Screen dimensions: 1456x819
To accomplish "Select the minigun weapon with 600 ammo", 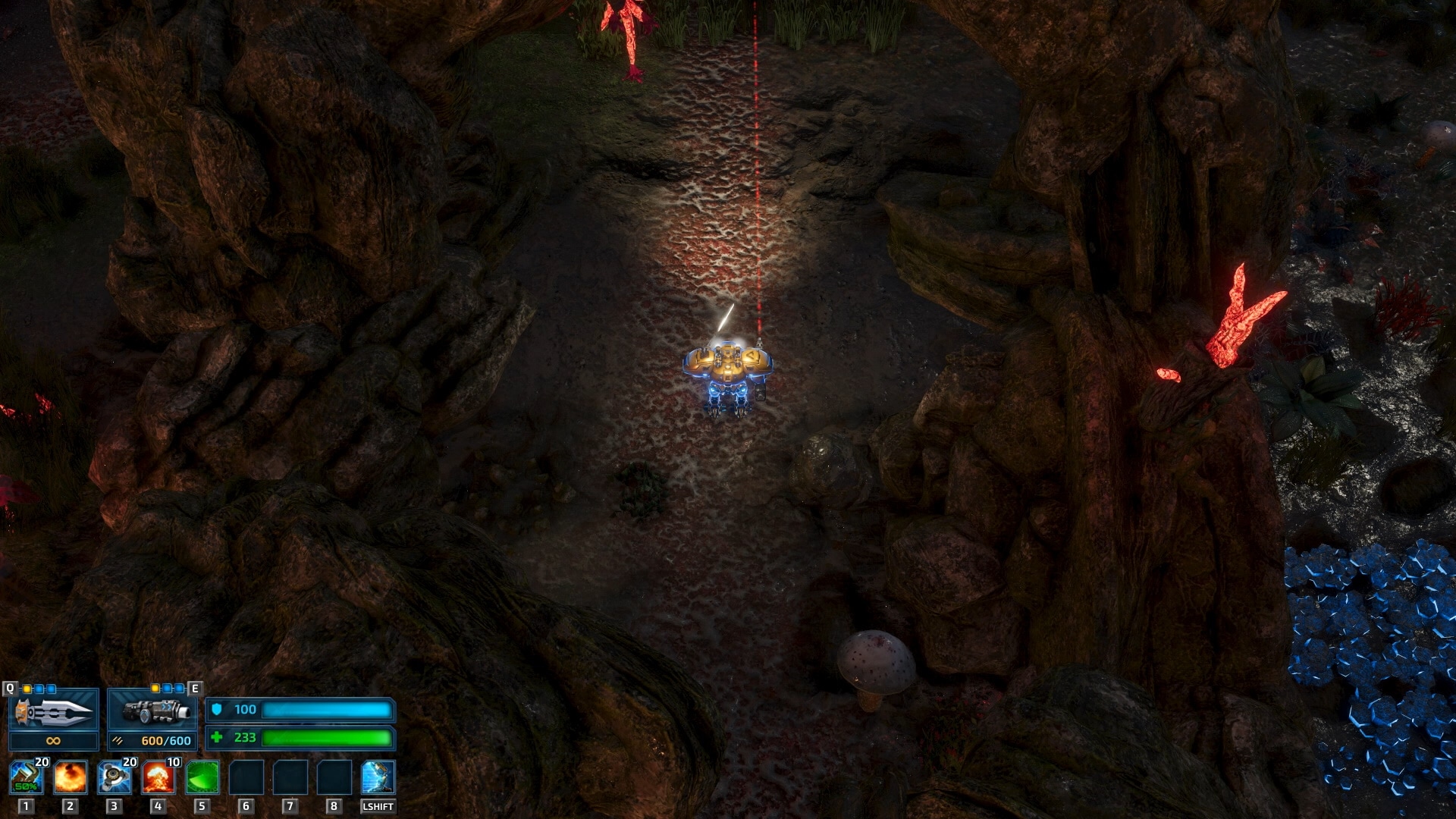I will [152, 712].
